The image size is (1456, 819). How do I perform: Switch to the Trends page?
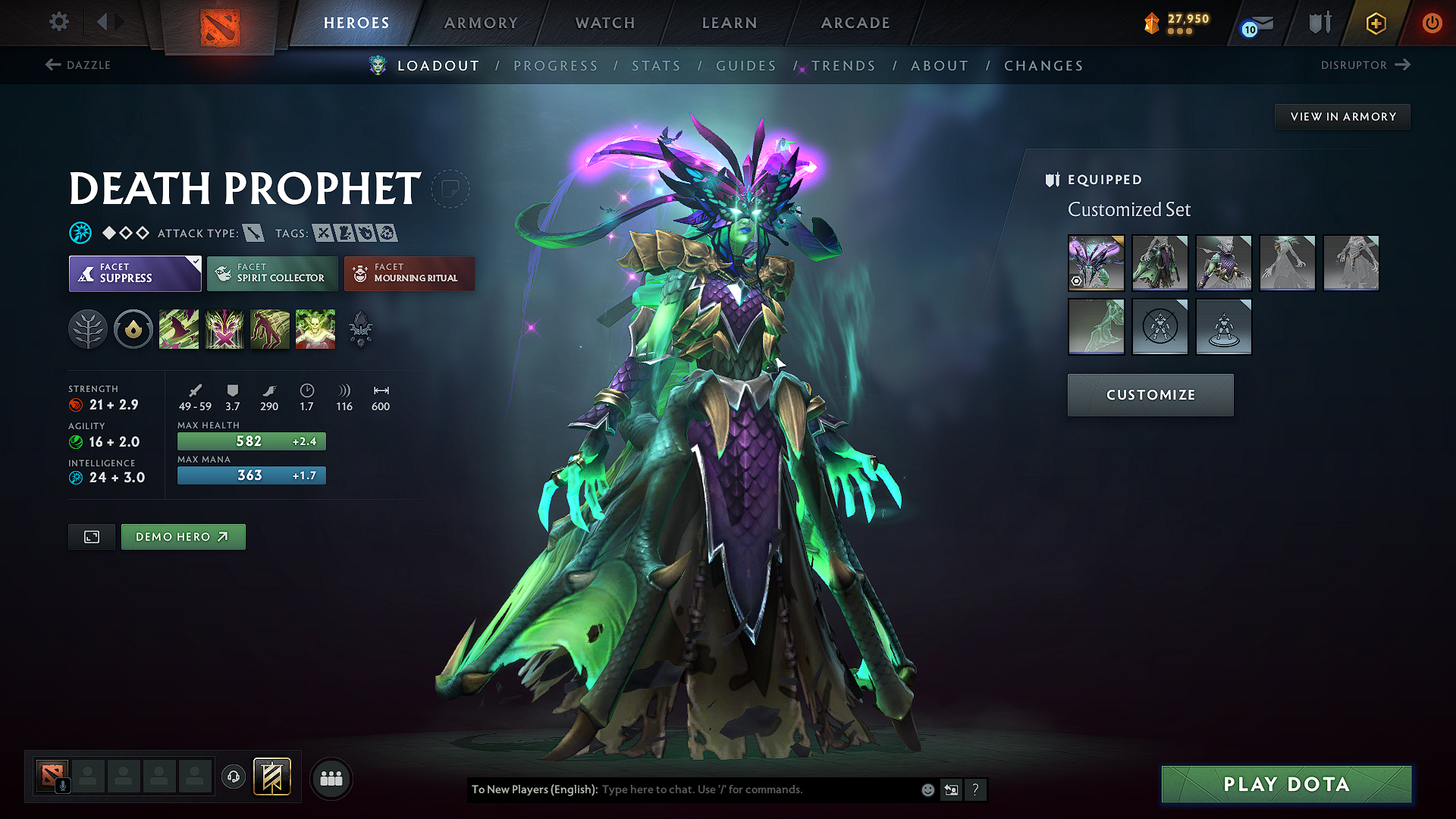843,66
